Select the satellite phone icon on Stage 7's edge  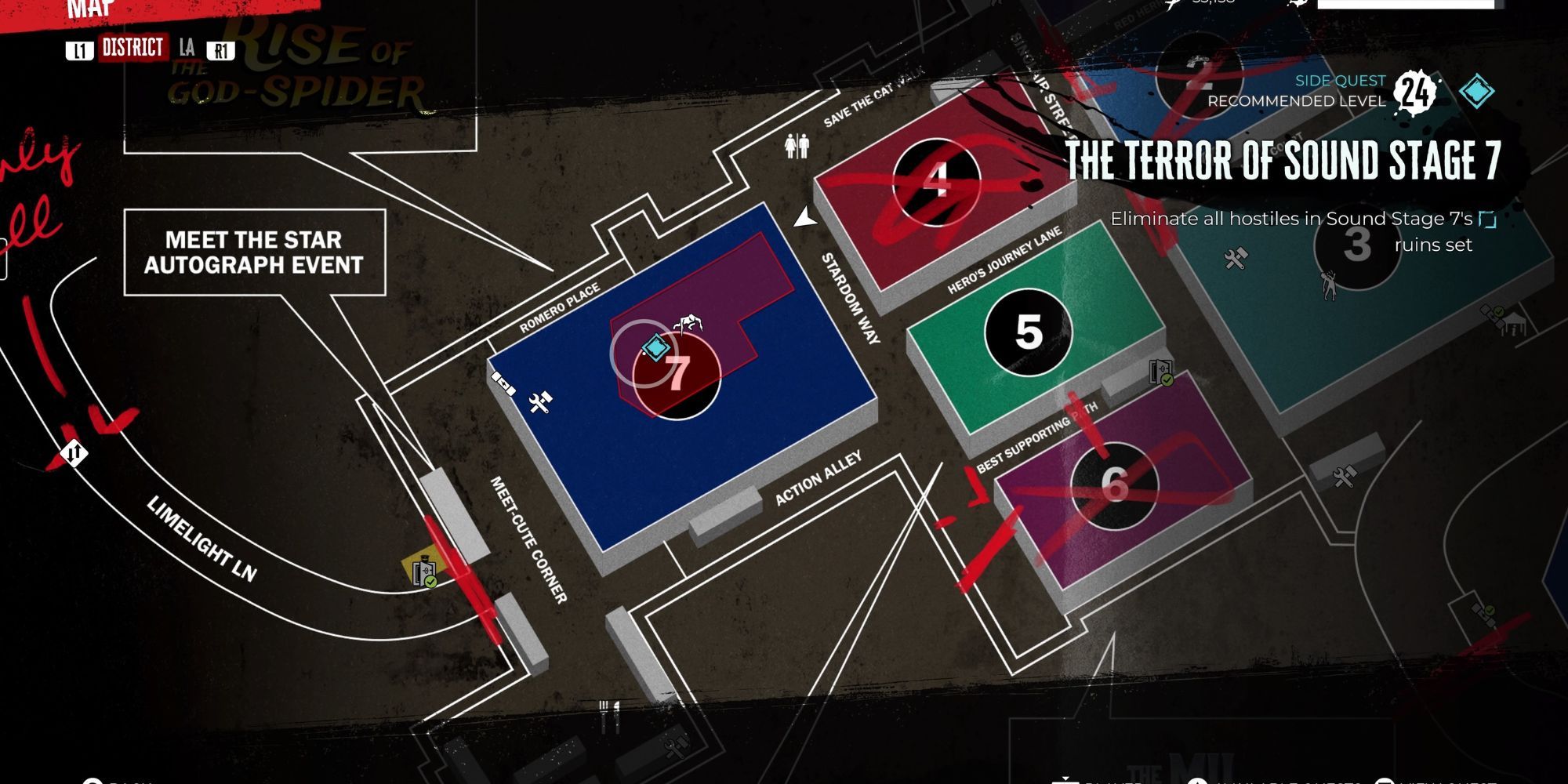point(503,383)
